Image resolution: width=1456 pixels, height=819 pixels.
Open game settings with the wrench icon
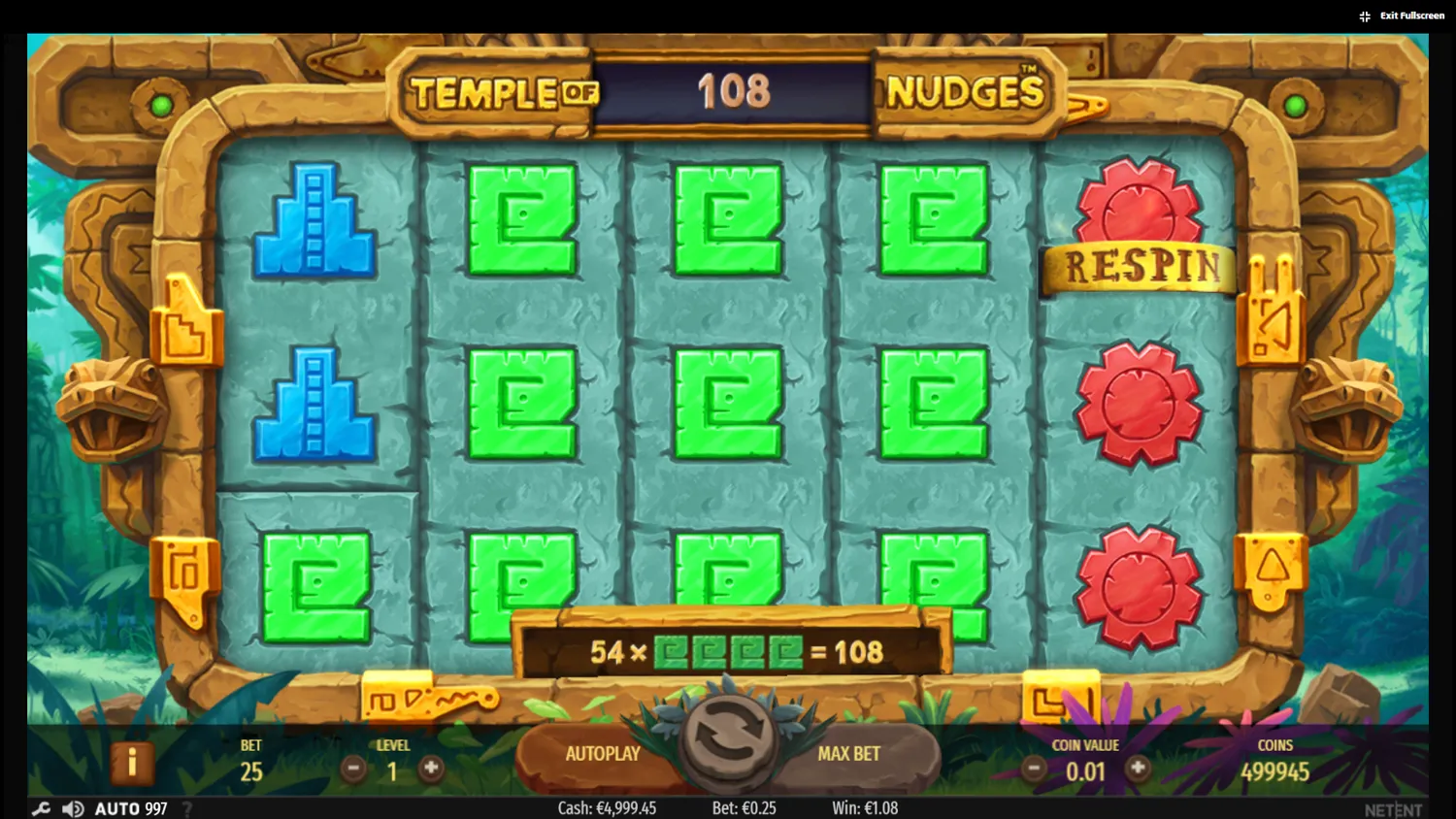point(39,807)
